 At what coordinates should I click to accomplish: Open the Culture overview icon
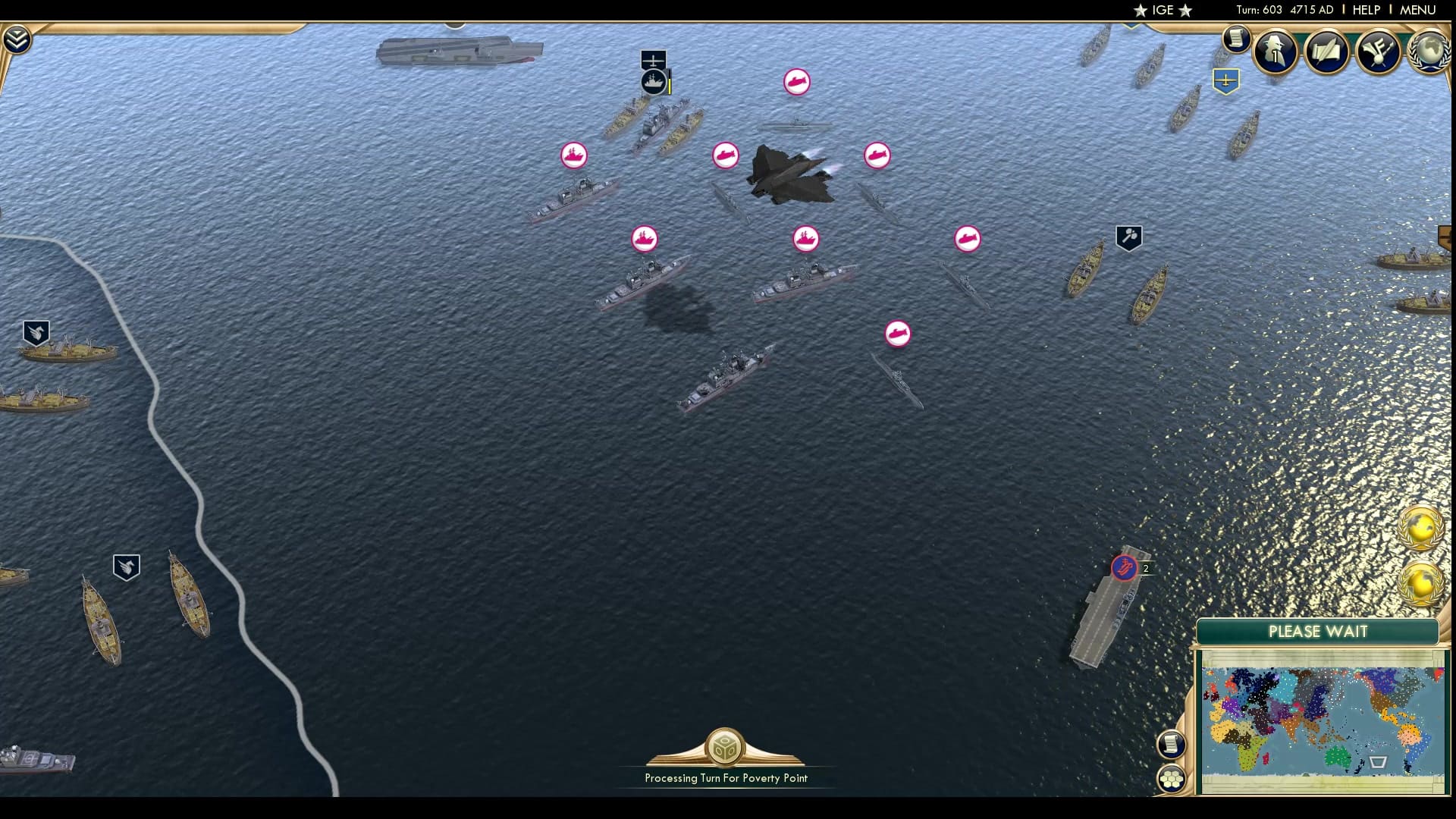[1379, 52]
